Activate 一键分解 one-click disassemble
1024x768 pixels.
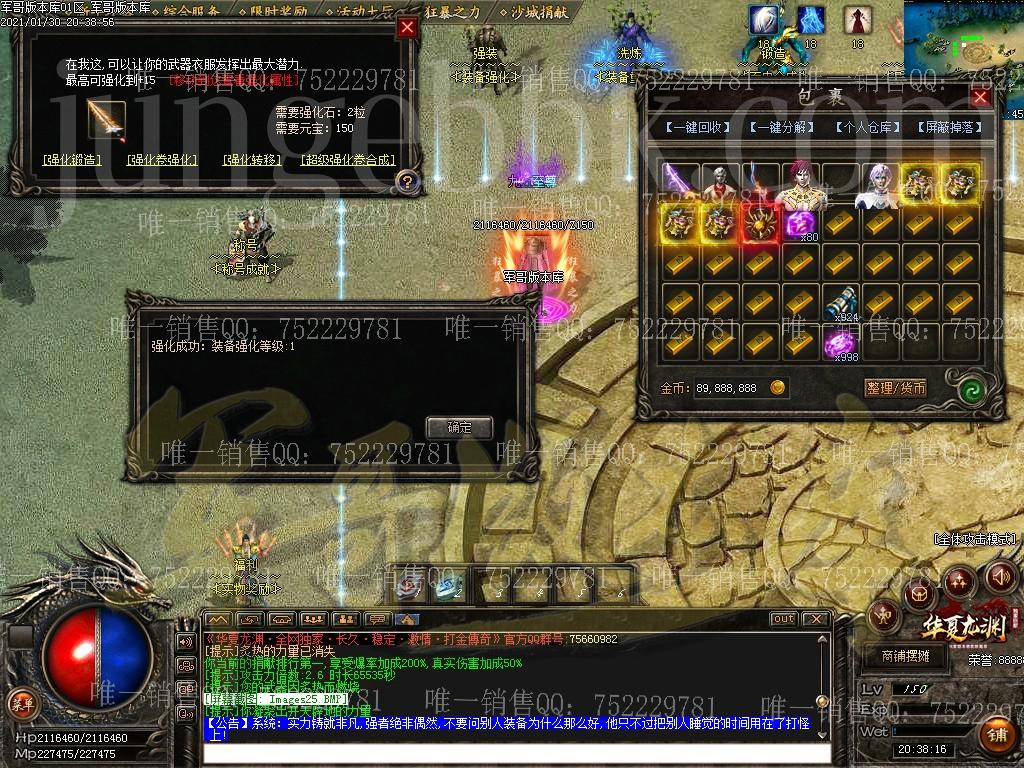(781, 128)
